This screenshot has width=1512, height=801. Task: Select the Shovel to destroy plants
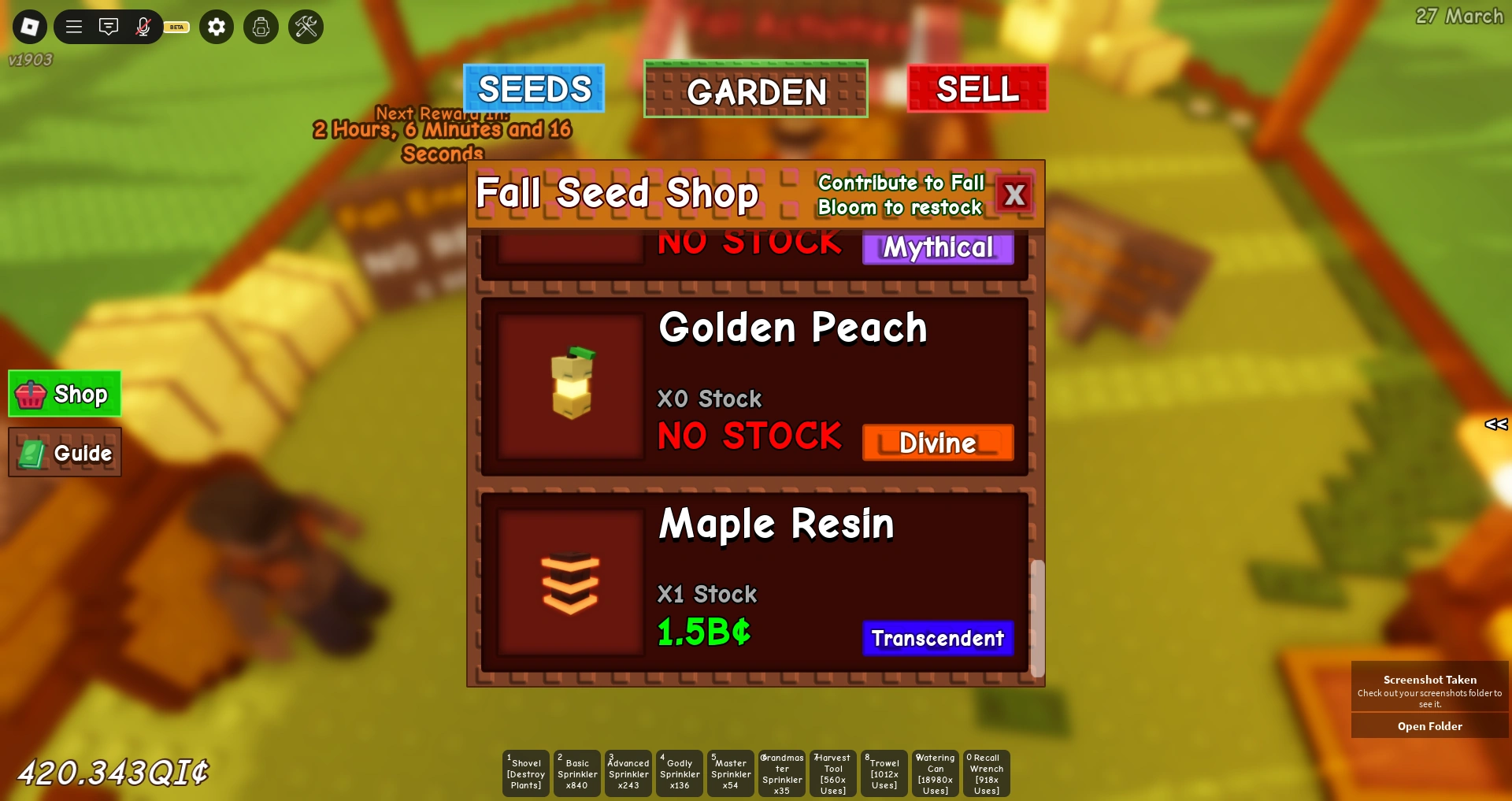point(524,773)
